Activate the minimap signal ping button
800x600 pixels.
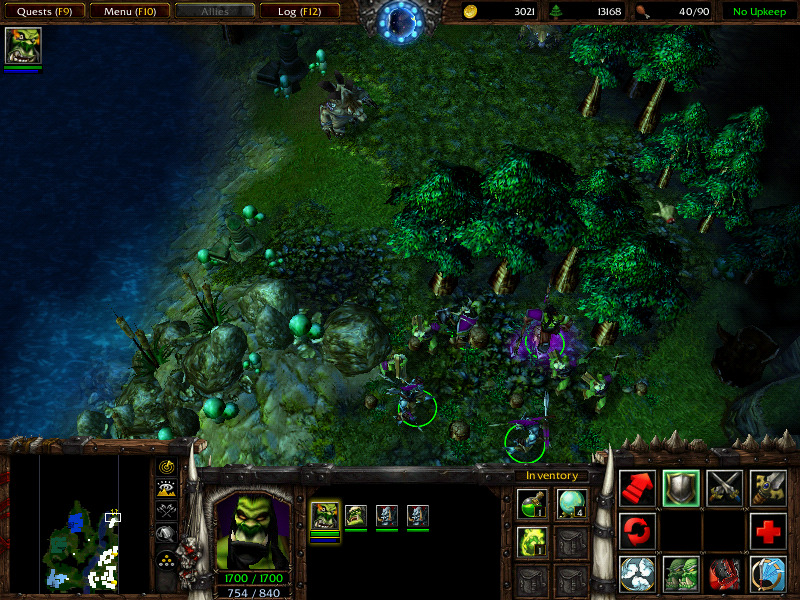(166, 467)
